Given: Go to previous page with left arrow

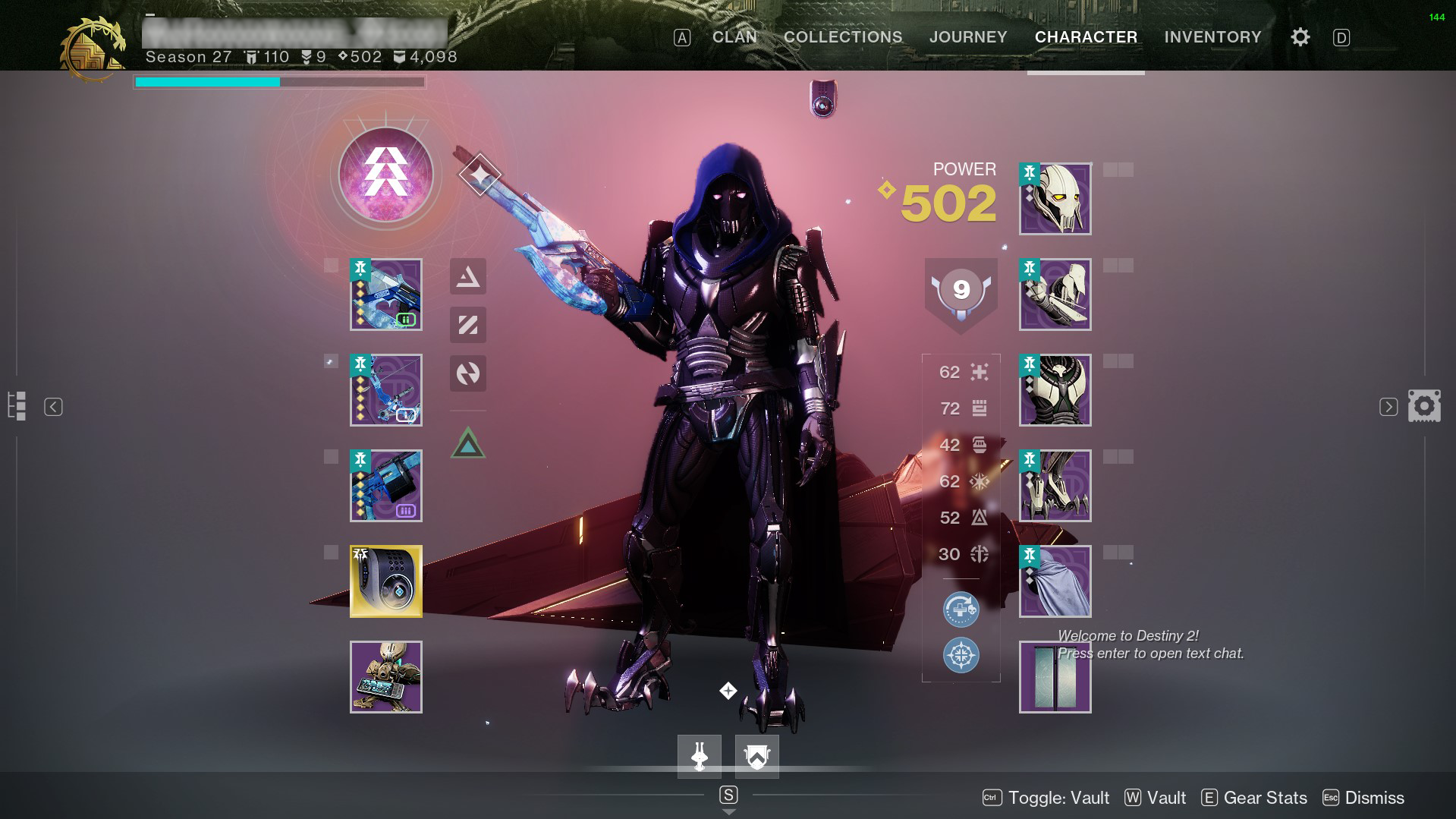Looking at the screenshot, I should click(53, 407).
